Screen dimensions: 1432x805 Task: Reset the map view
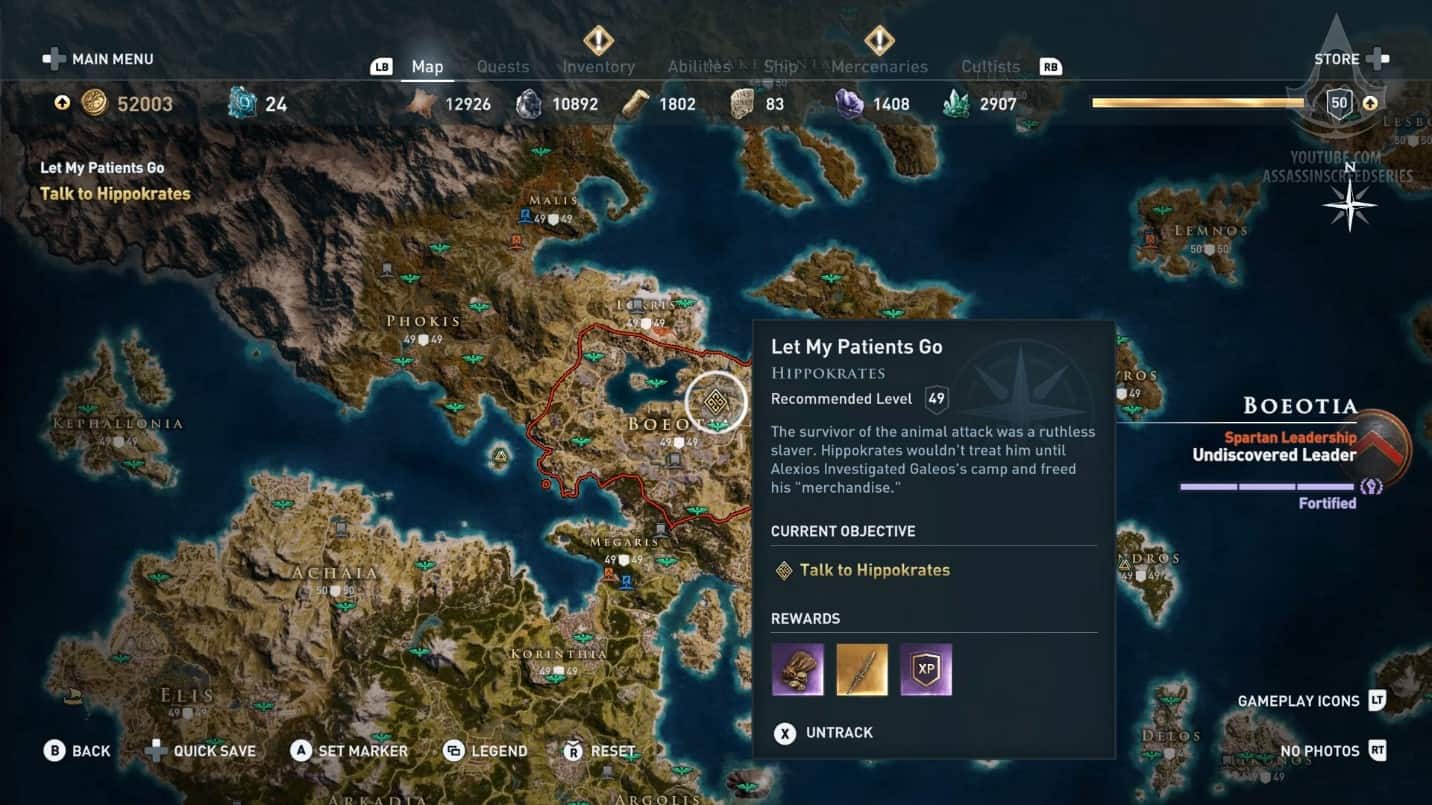coord(599,751)
